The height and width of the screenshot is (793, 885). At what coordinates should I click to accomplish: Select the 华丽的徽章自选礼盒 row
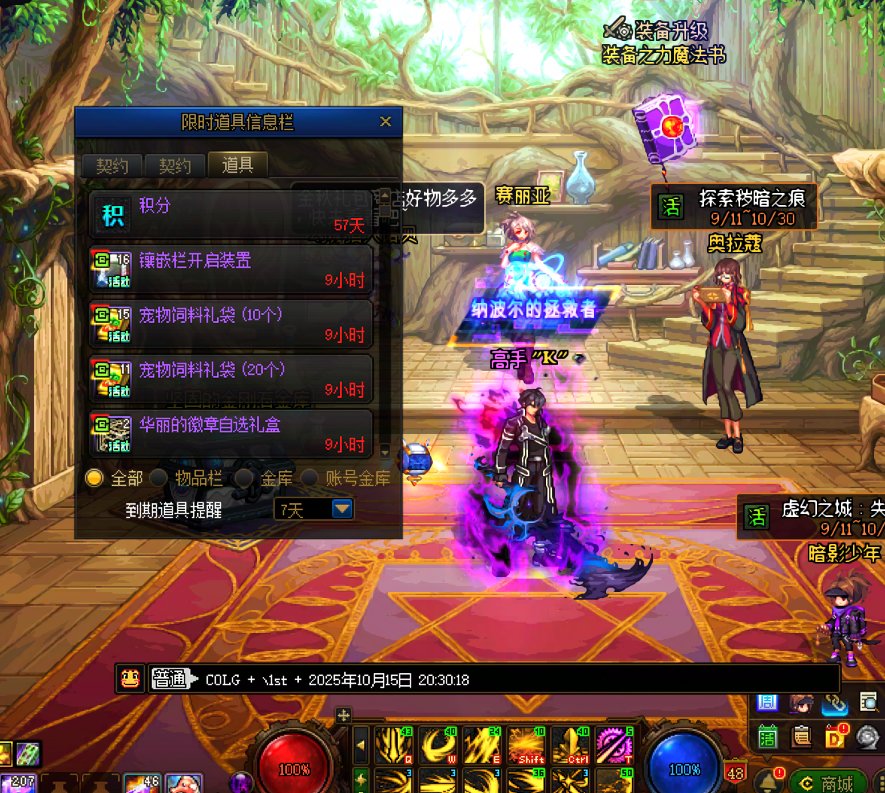pos(230,433)
